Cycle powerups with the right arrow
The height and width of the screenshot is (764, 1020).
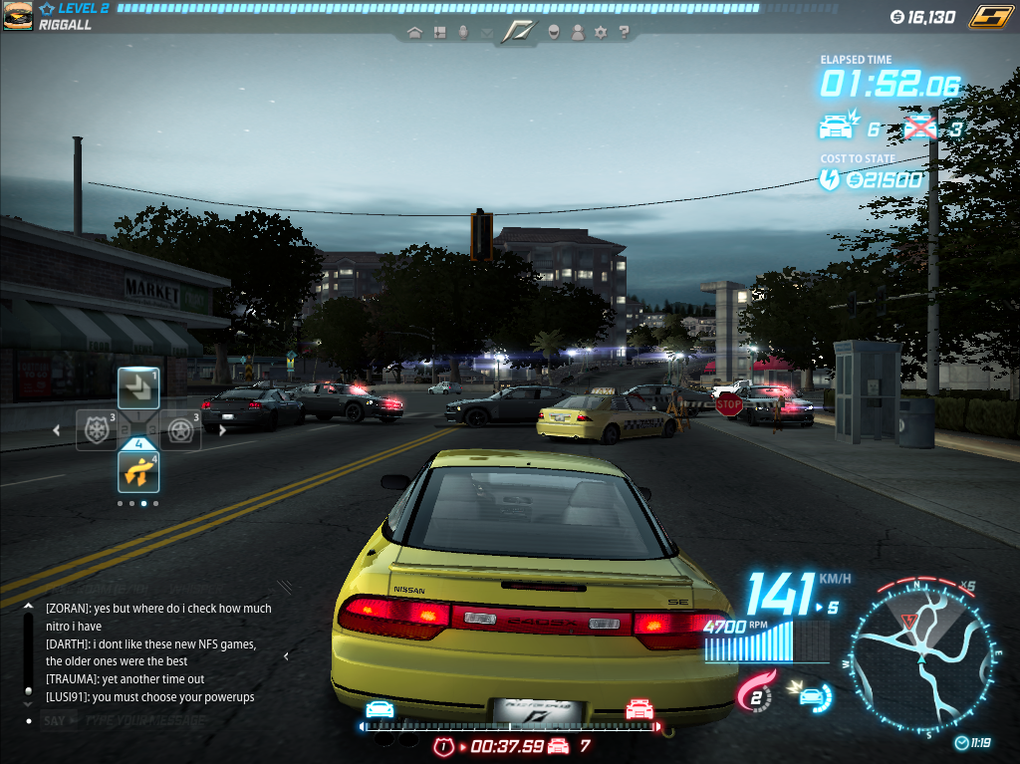(x=222, y=430)
